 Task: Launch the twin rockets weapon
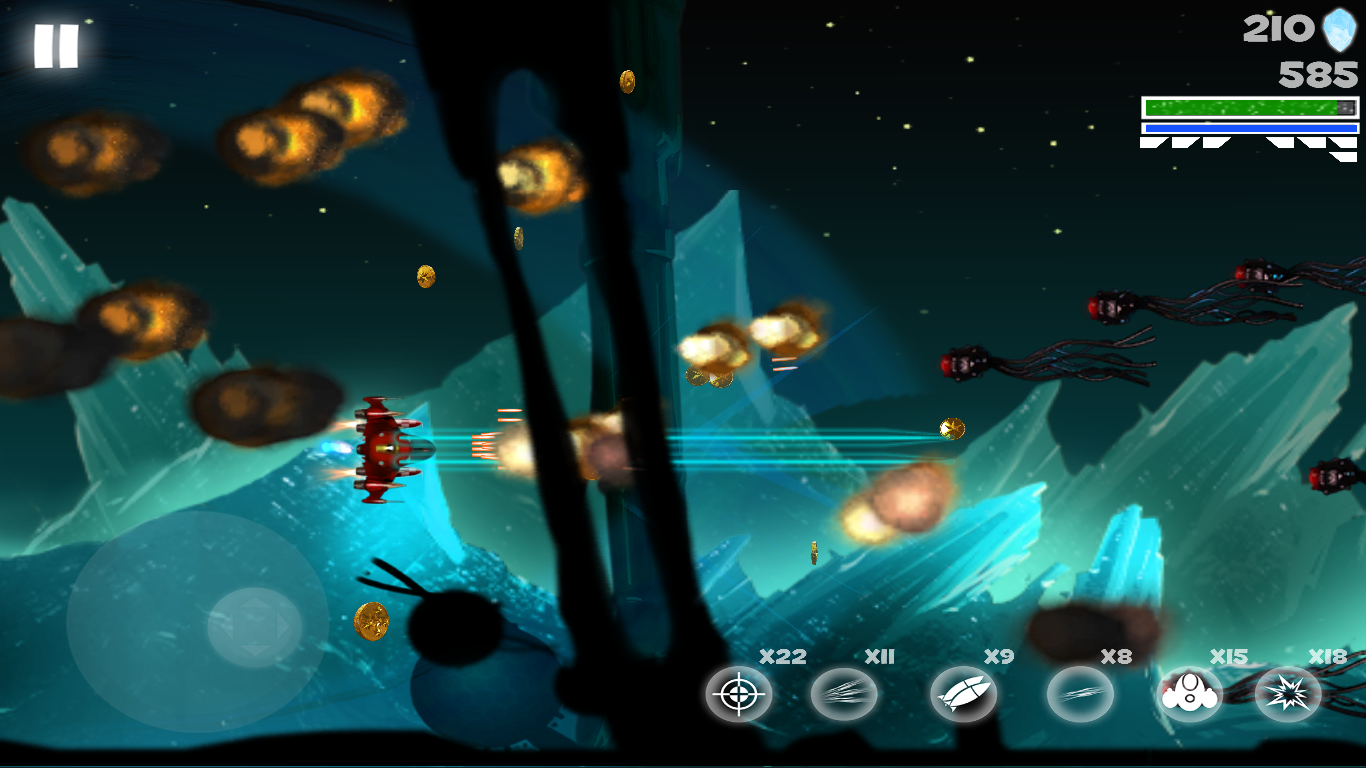[x=963, y=694]
